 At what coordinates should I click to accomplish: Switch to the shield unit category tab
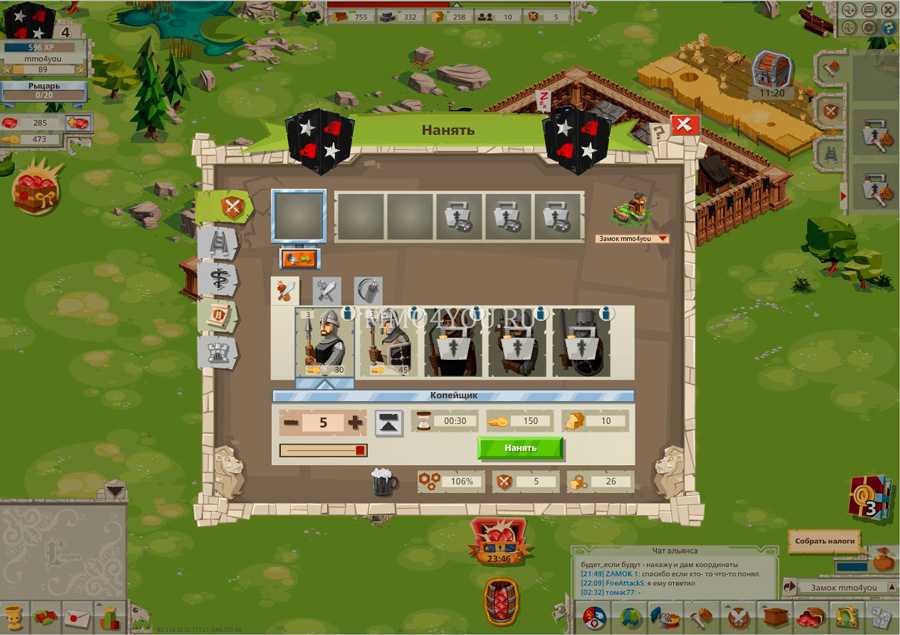click(x=367, y=291)
